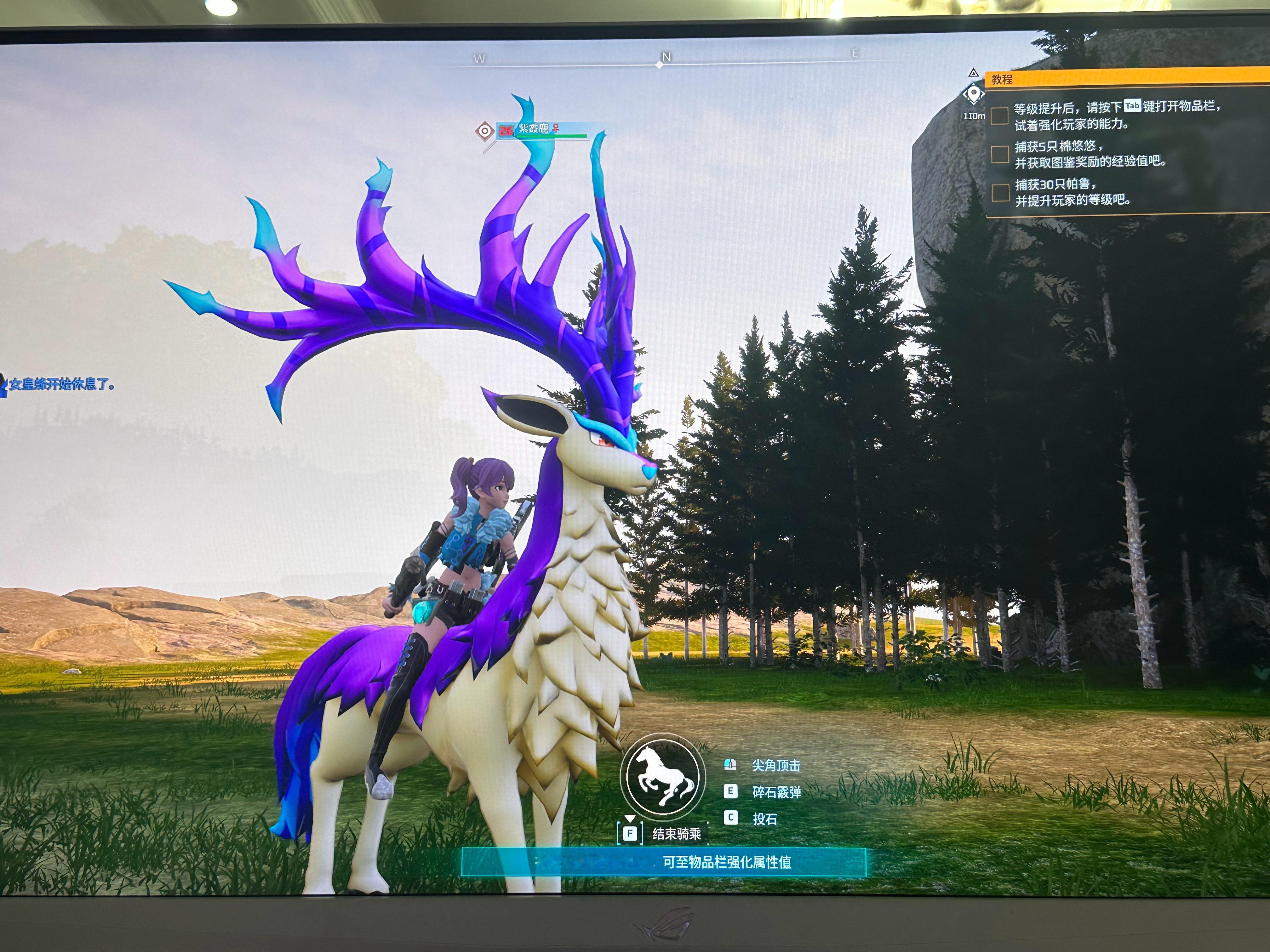
Task: Mark the 捕获30只帕鲁 objective checkbox
Action: [x=1000, y=192]
